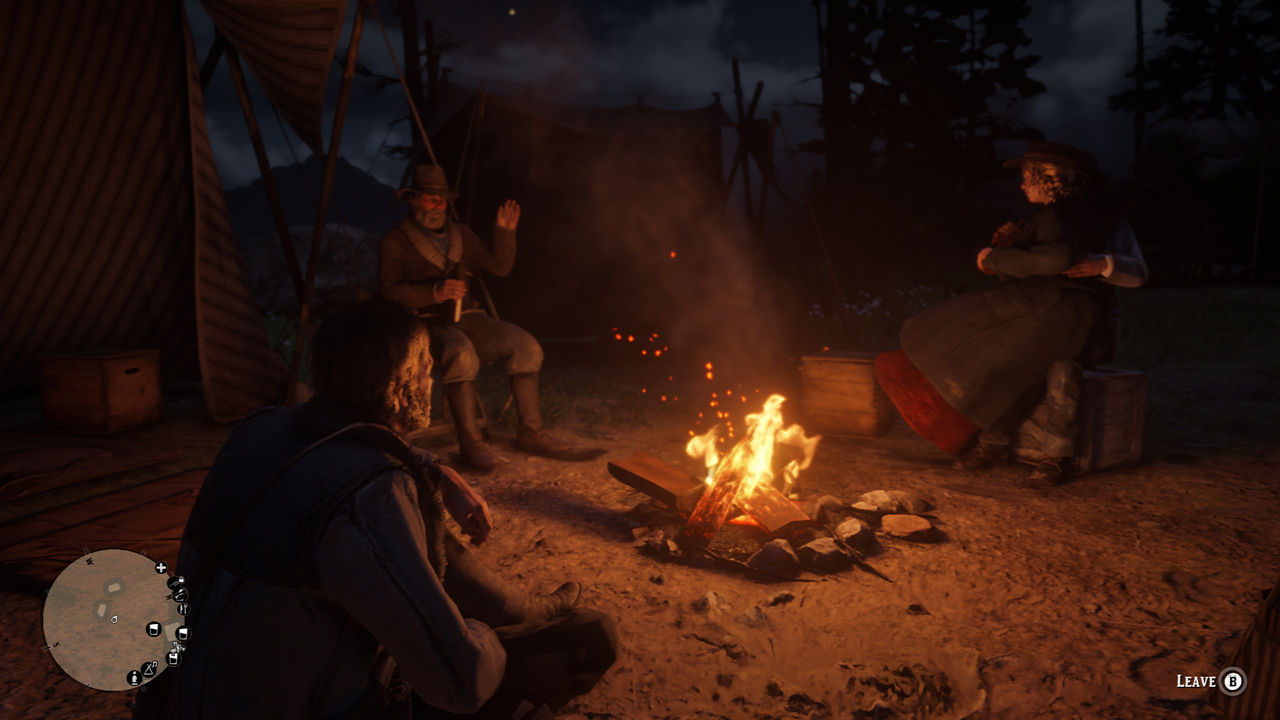The image size is (1280, 720).
Task: Open the circular camp minimap
Action: pyautogui.click(x=110, y=620)
